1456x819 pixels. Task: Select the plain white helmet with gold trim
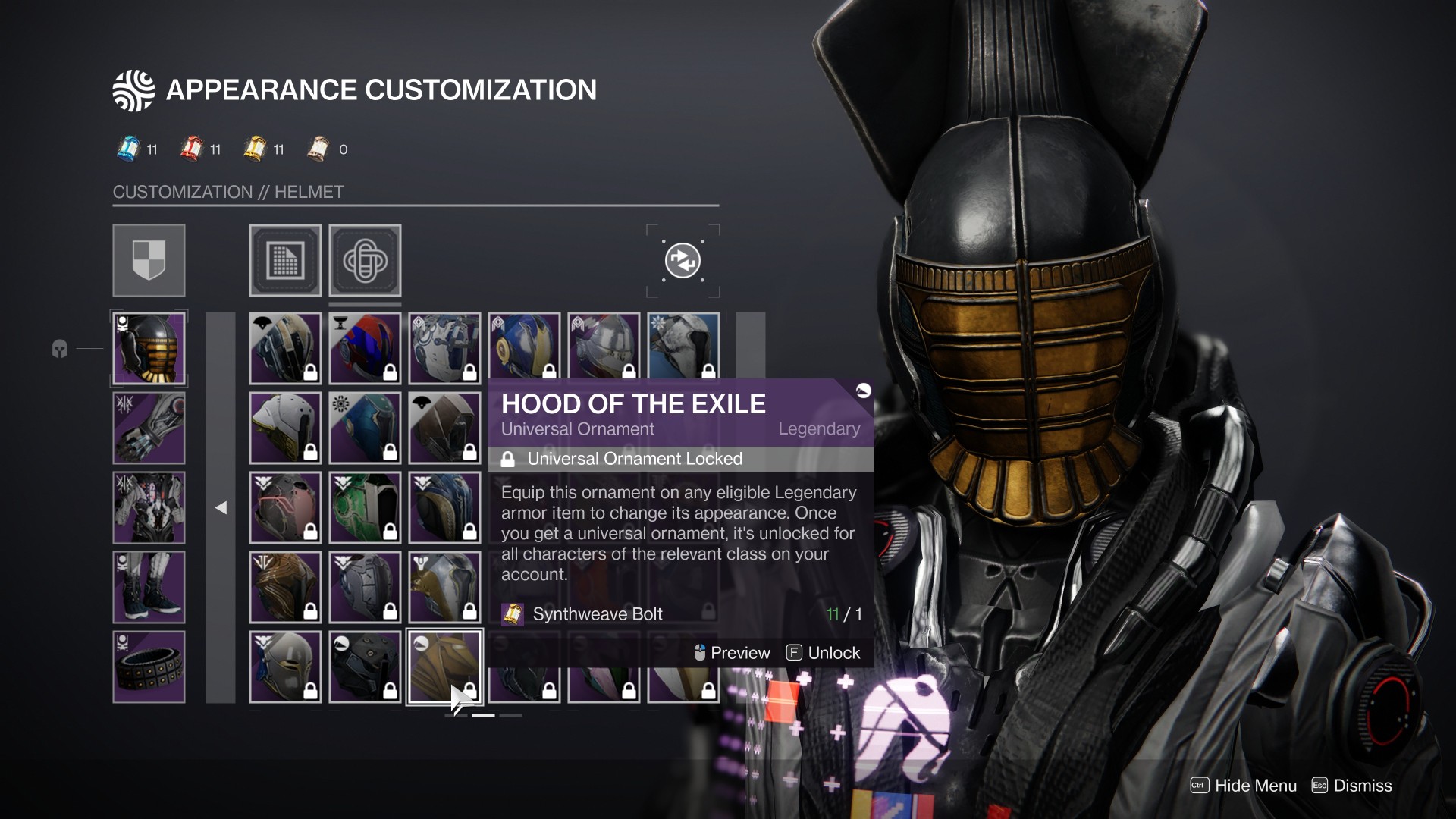click(x=285, y=428)
